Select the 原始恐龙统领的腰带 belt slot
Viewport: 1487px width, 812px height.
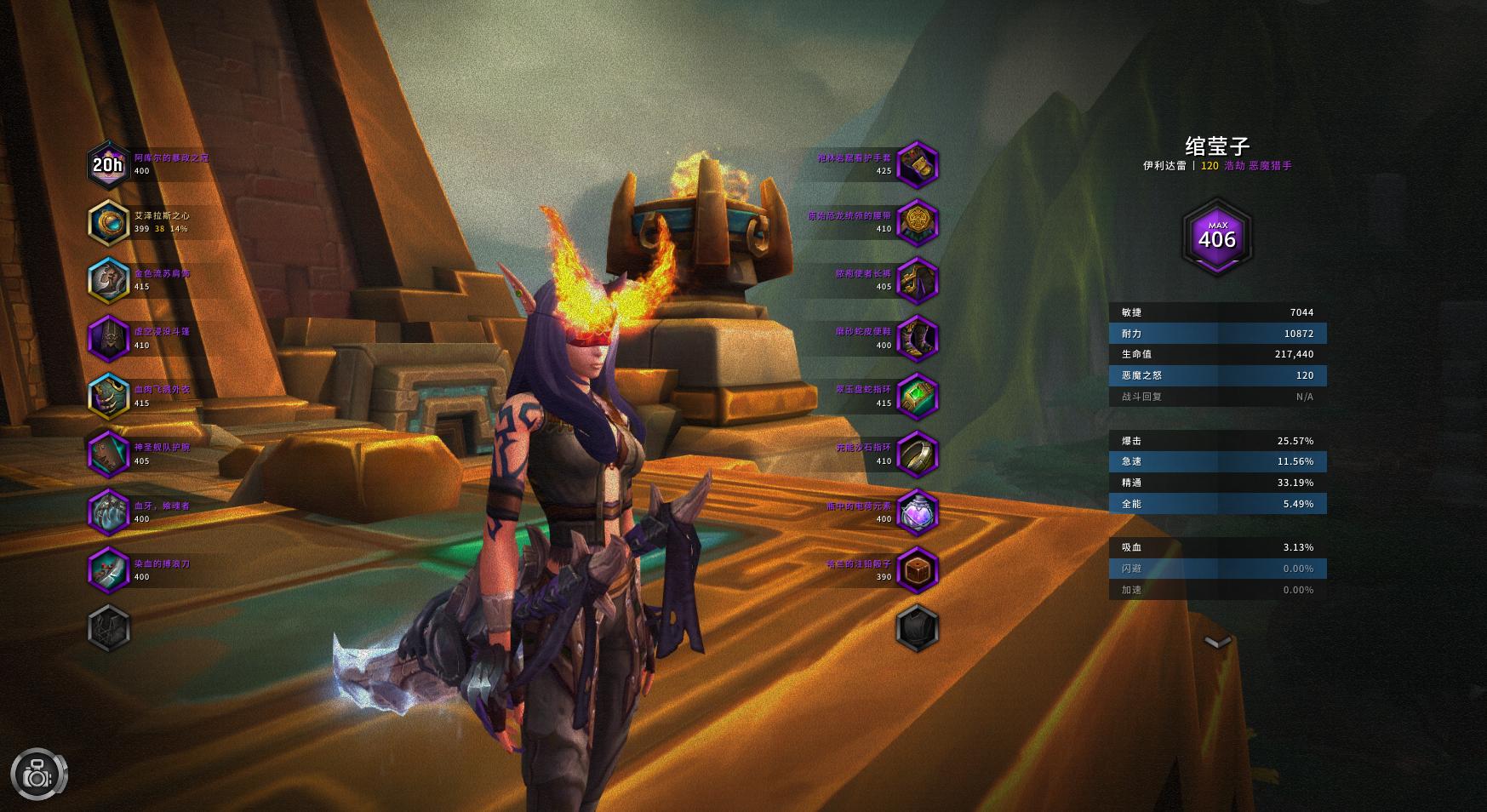(x=917, y=222)
